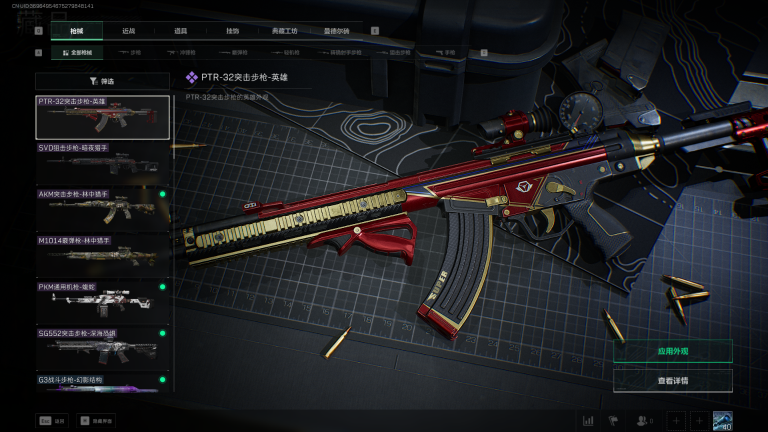Viewport: 768px width, 432px height.
Task: Click the player avatar thumbnail
Action: 722,421
